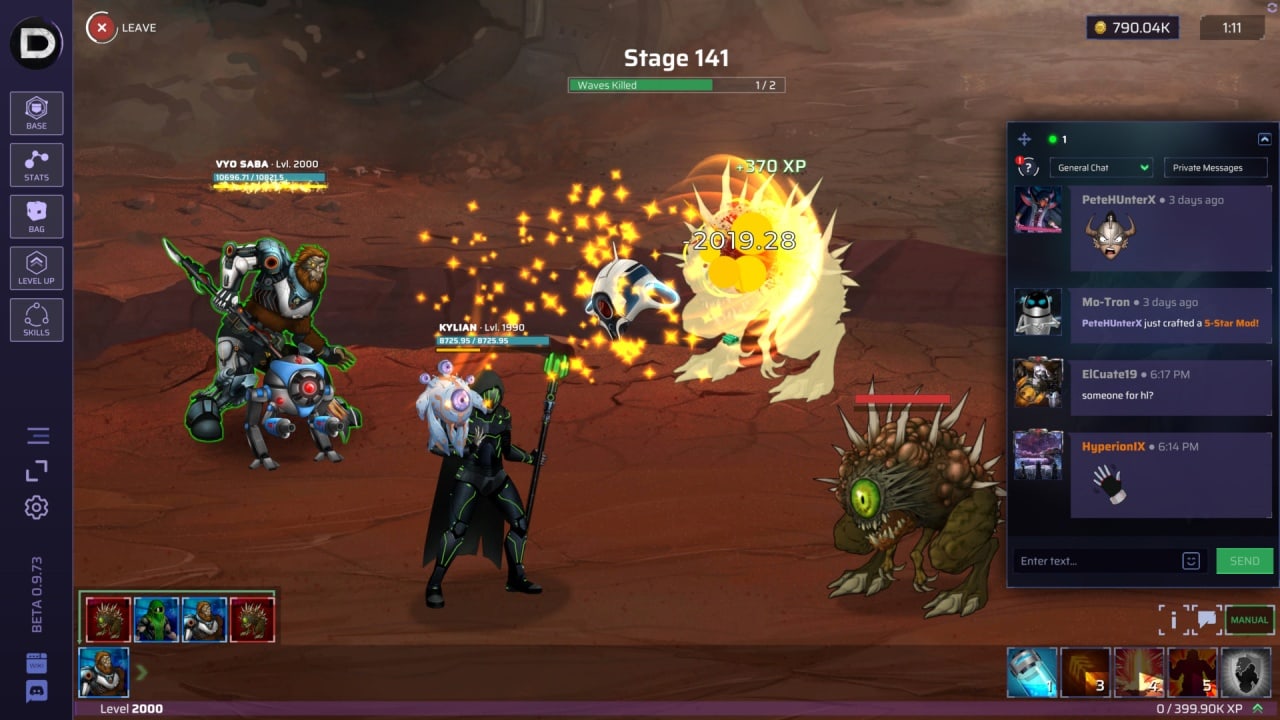Leave the battle with the red X button

click(101, 28)
